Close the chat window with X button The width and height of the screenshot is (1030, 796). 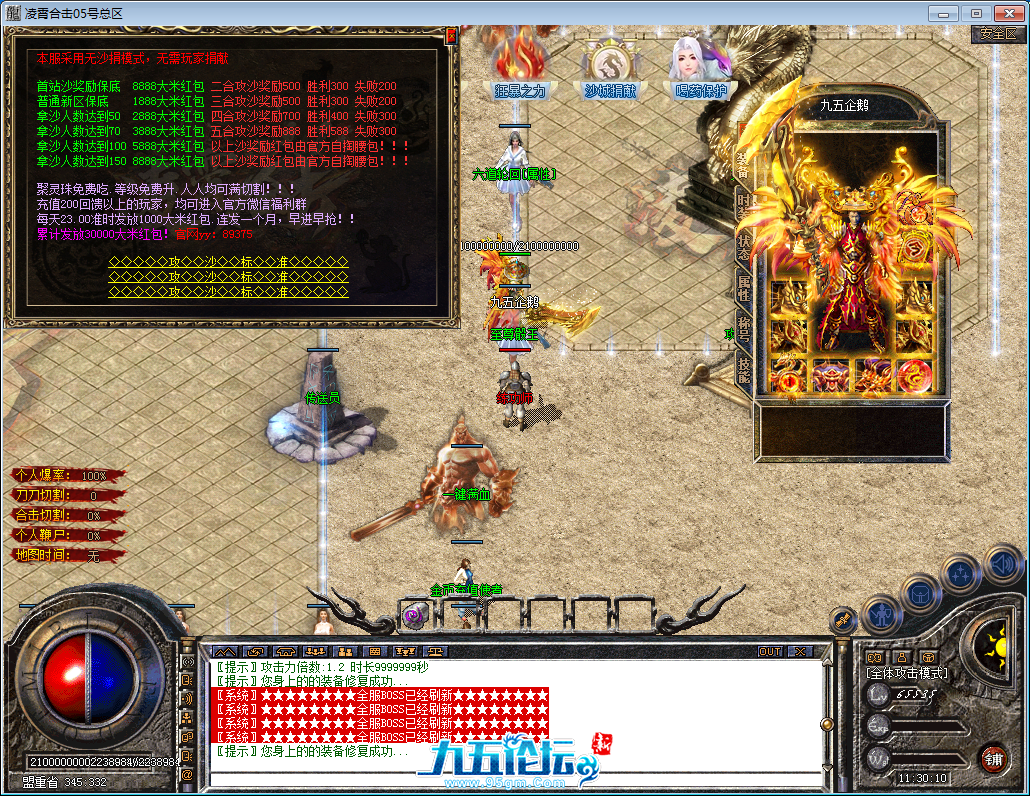tap(800, 651)
